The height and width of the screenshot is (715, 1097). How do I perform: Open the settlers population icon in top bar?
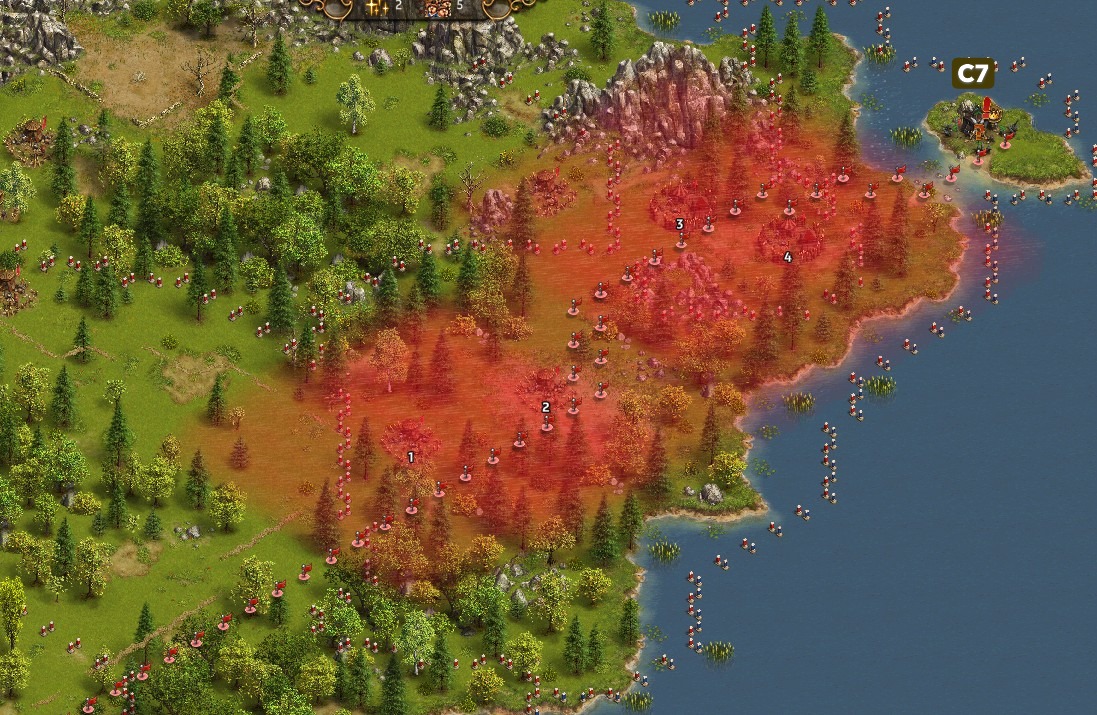pos(437,6)
